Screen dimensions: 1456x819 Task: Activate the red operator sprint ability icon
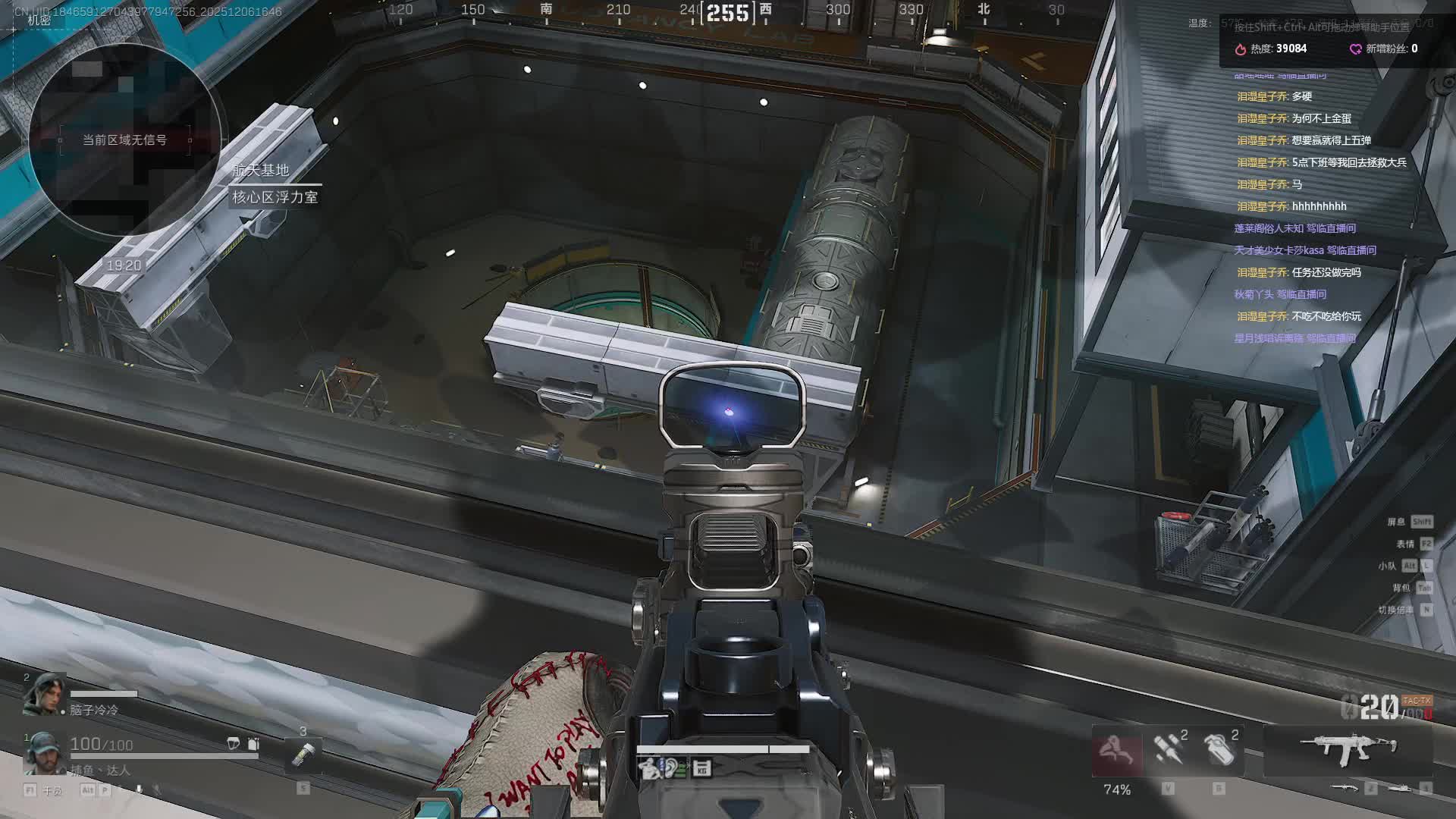[1117, 751]
